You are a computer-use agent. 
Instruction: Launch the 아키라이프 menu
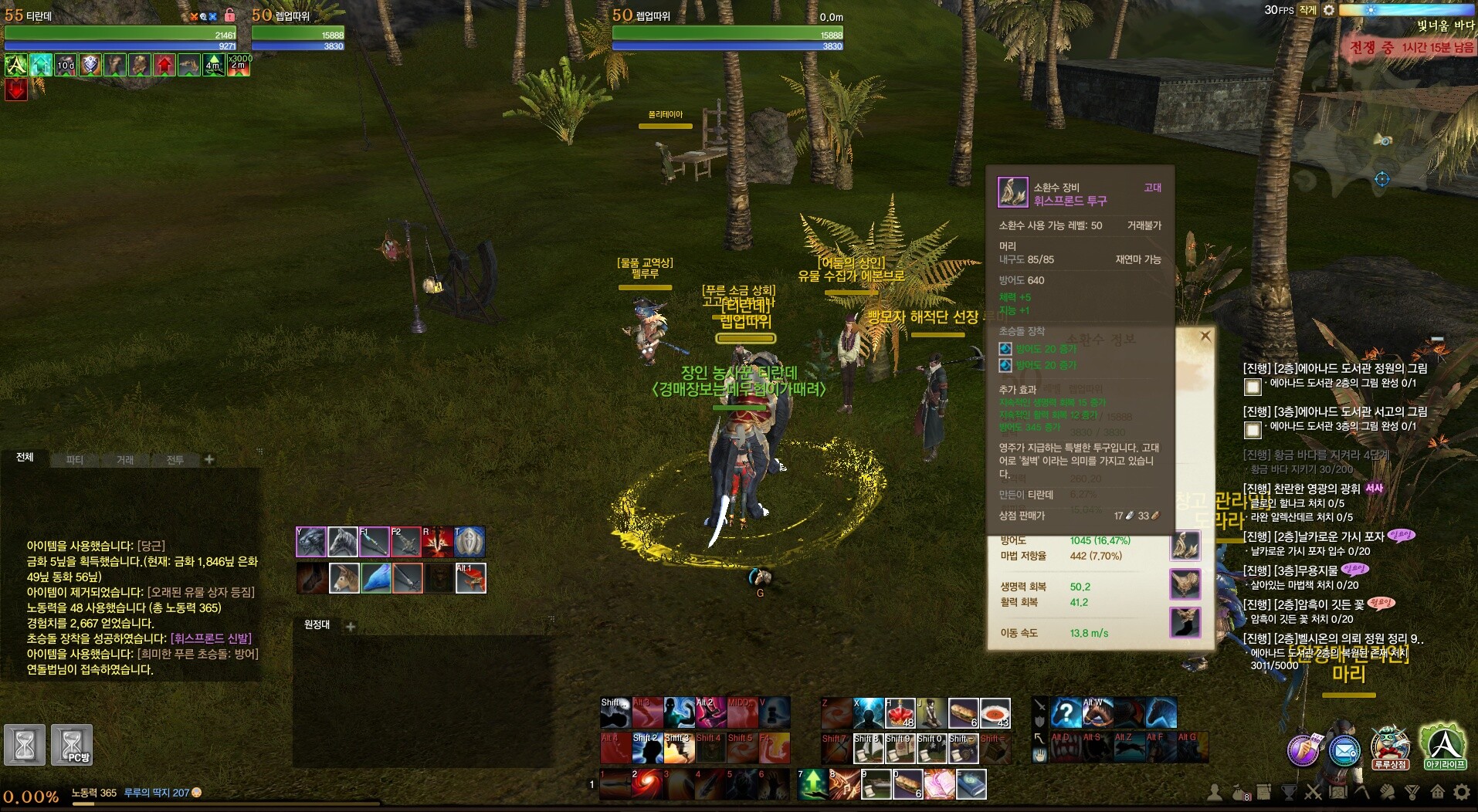1444,747
